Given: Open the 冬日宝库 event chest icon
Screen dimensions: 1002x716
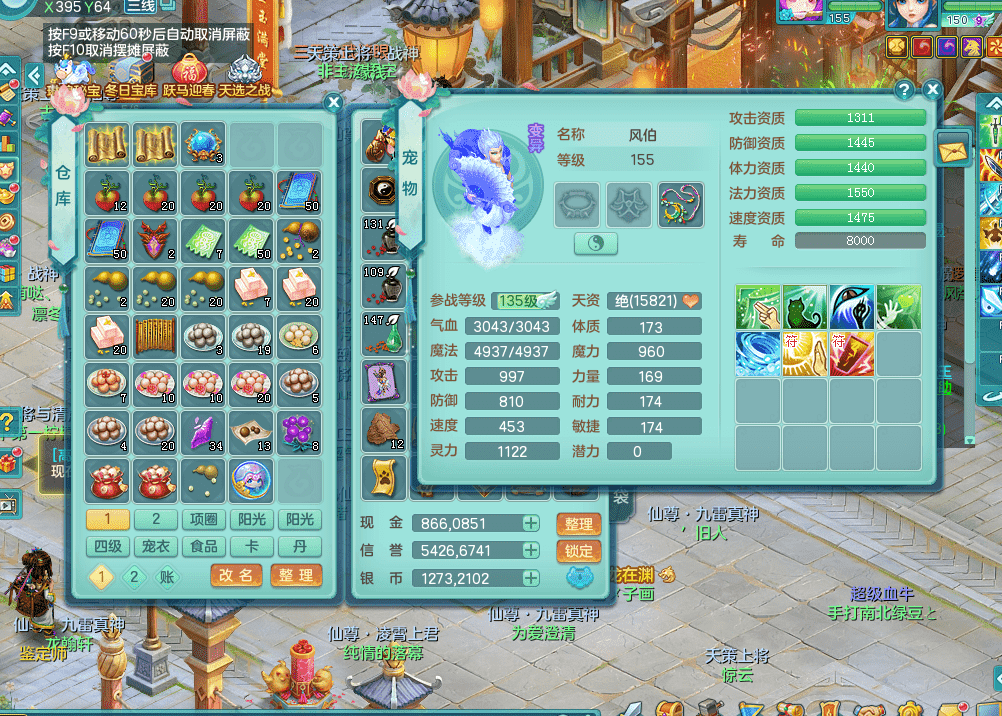Looking at the screenshot, I should pyautogui.click(x=130, y=73).
